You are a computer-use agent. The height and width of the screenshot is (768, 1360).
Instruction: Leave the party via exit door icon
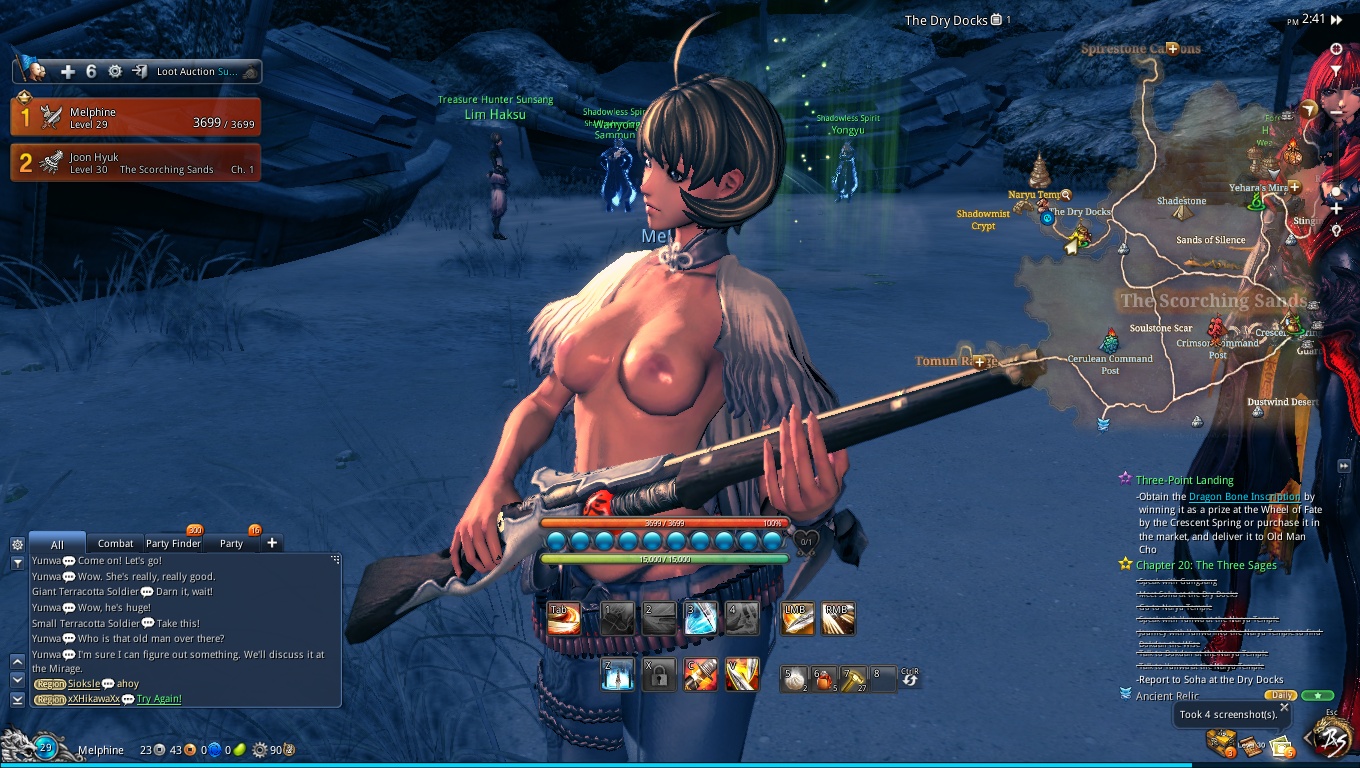pos(139,71)
